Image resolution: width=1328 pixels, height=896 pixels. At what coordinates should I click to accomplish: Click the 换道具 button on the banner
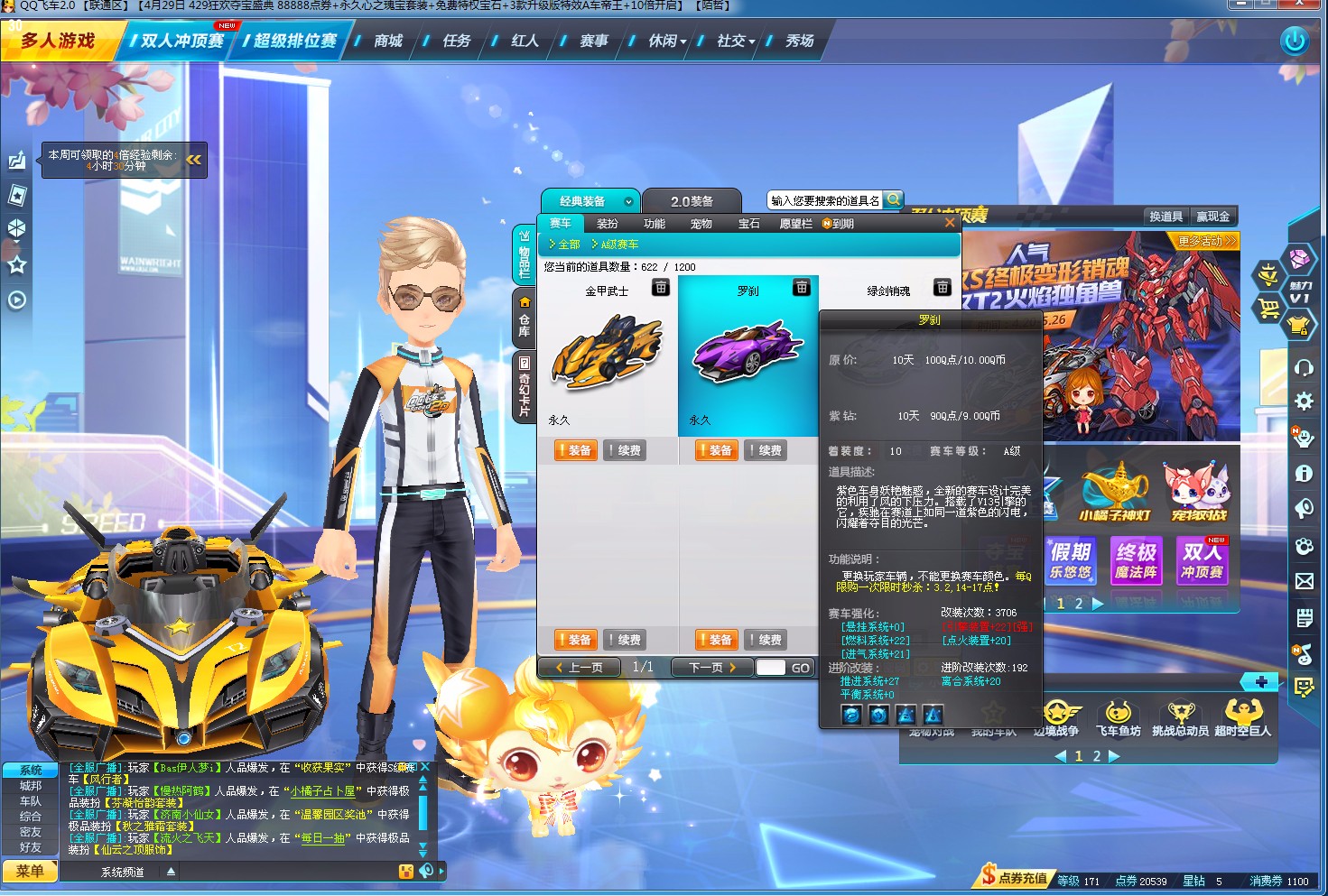tap(1166, 217)
